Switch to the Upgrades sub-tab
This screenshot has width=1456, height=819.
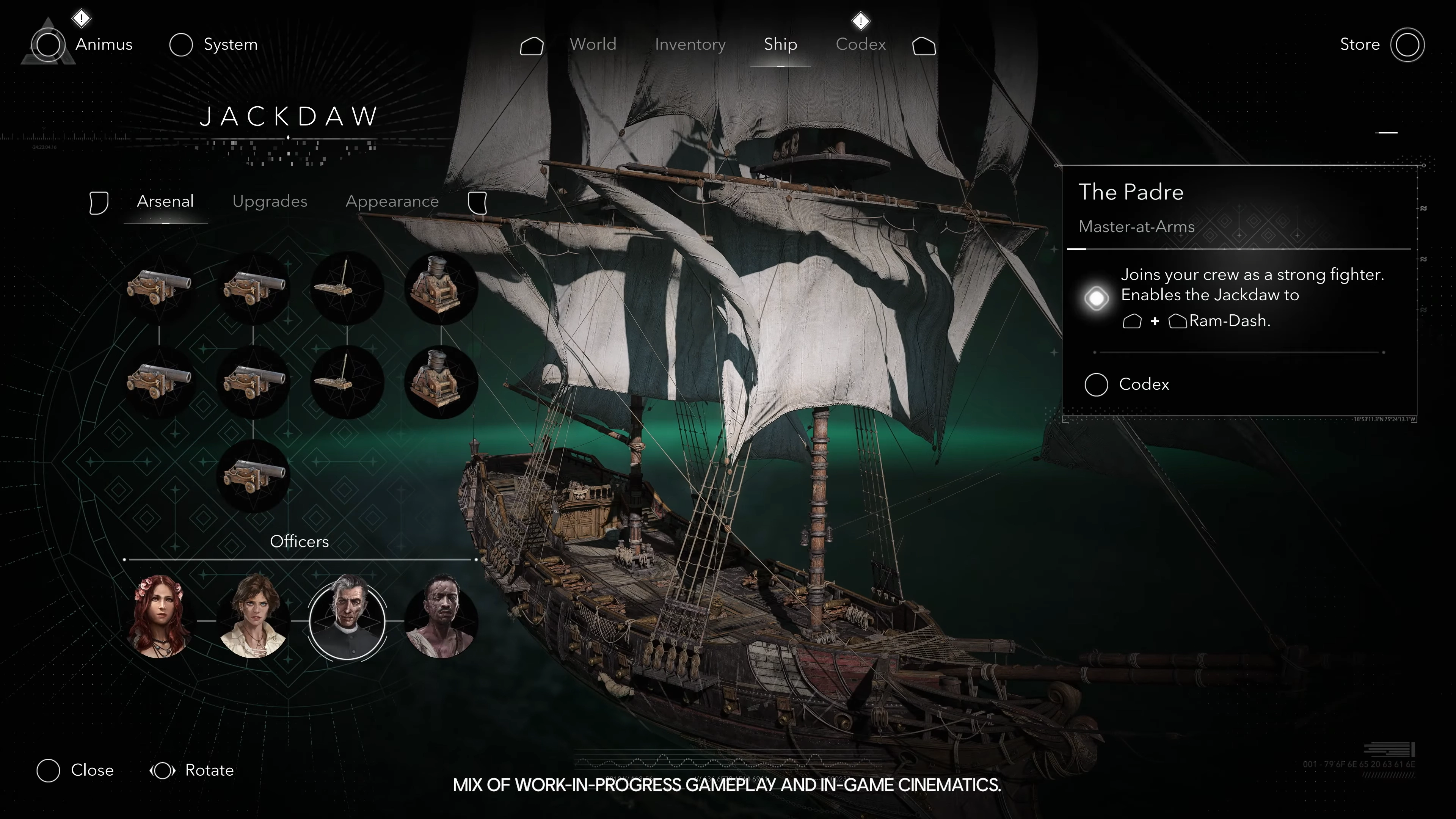(270, 201)
